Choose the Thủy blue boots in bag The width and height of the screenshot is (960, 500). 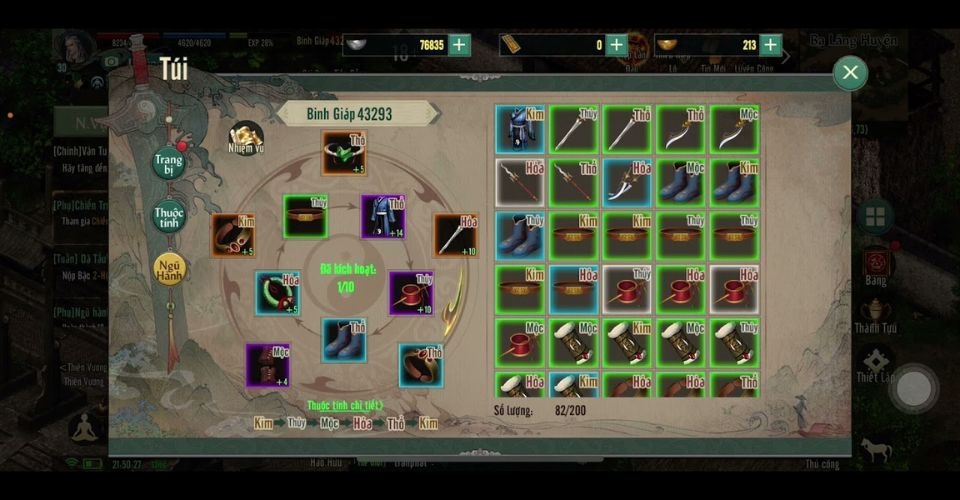(520, 236)
